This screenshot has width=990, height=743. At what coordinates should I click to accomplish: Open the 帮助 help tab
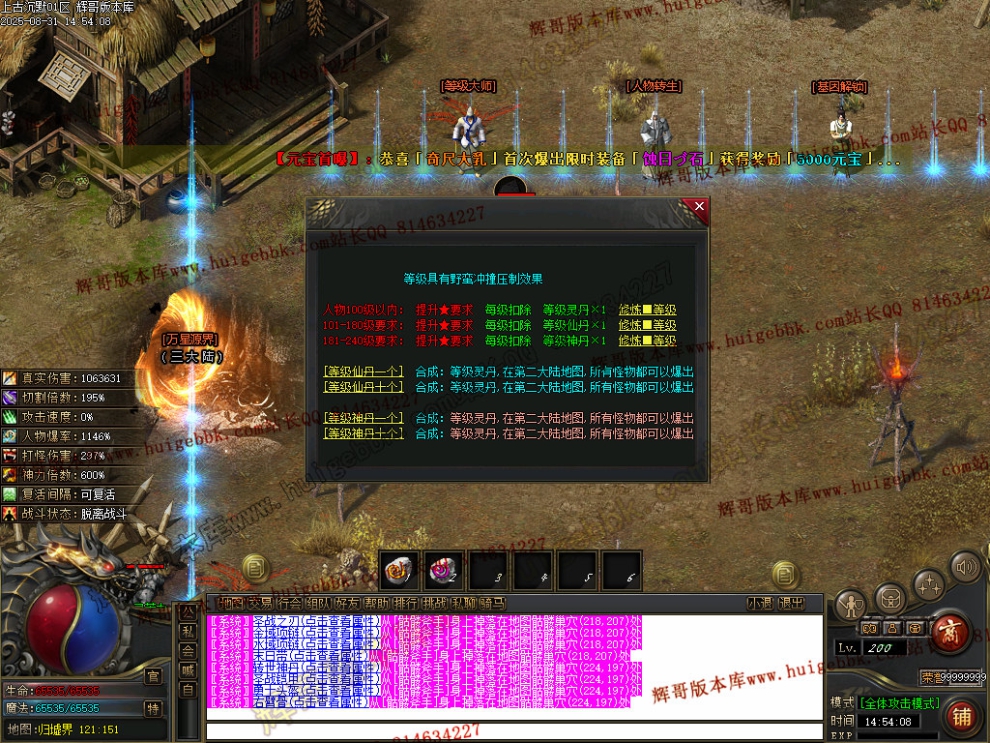[377, 603]
